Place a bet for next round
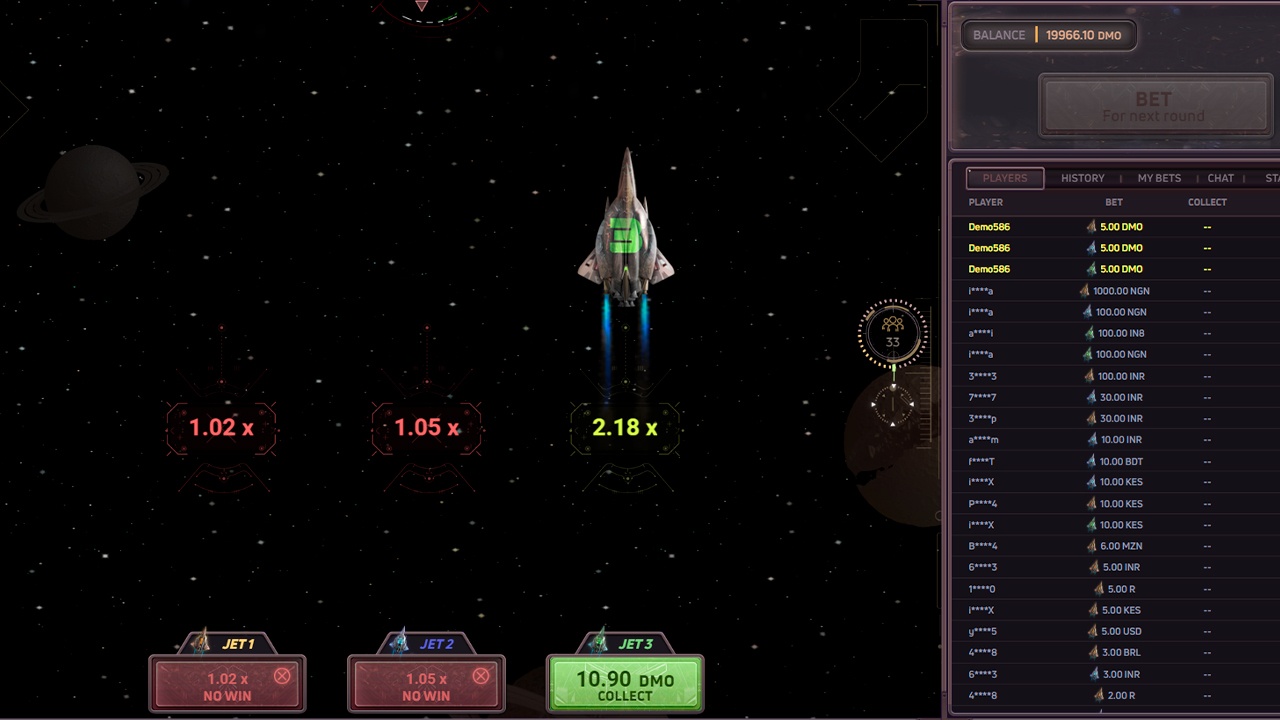 coord(1153,106)
